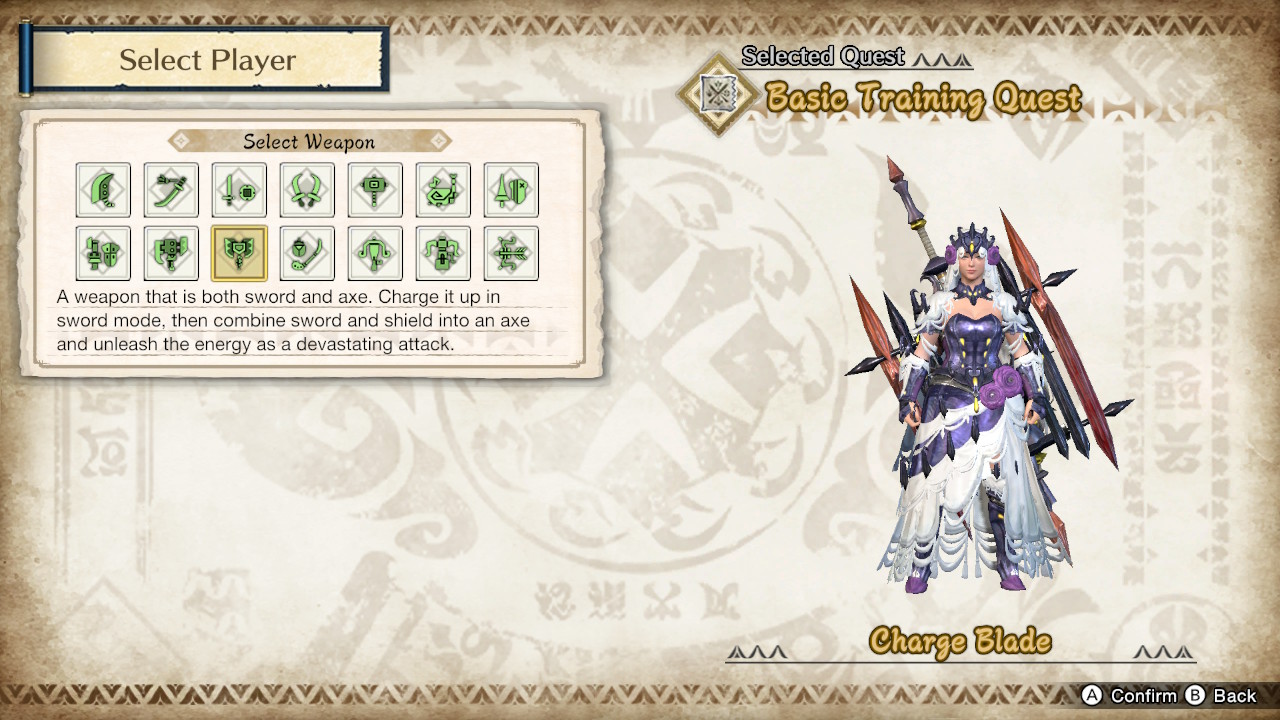This screenshot has height=720, width=1280.
Task: Select the Switch Axe icon
Action: click(x=171, y=252)
